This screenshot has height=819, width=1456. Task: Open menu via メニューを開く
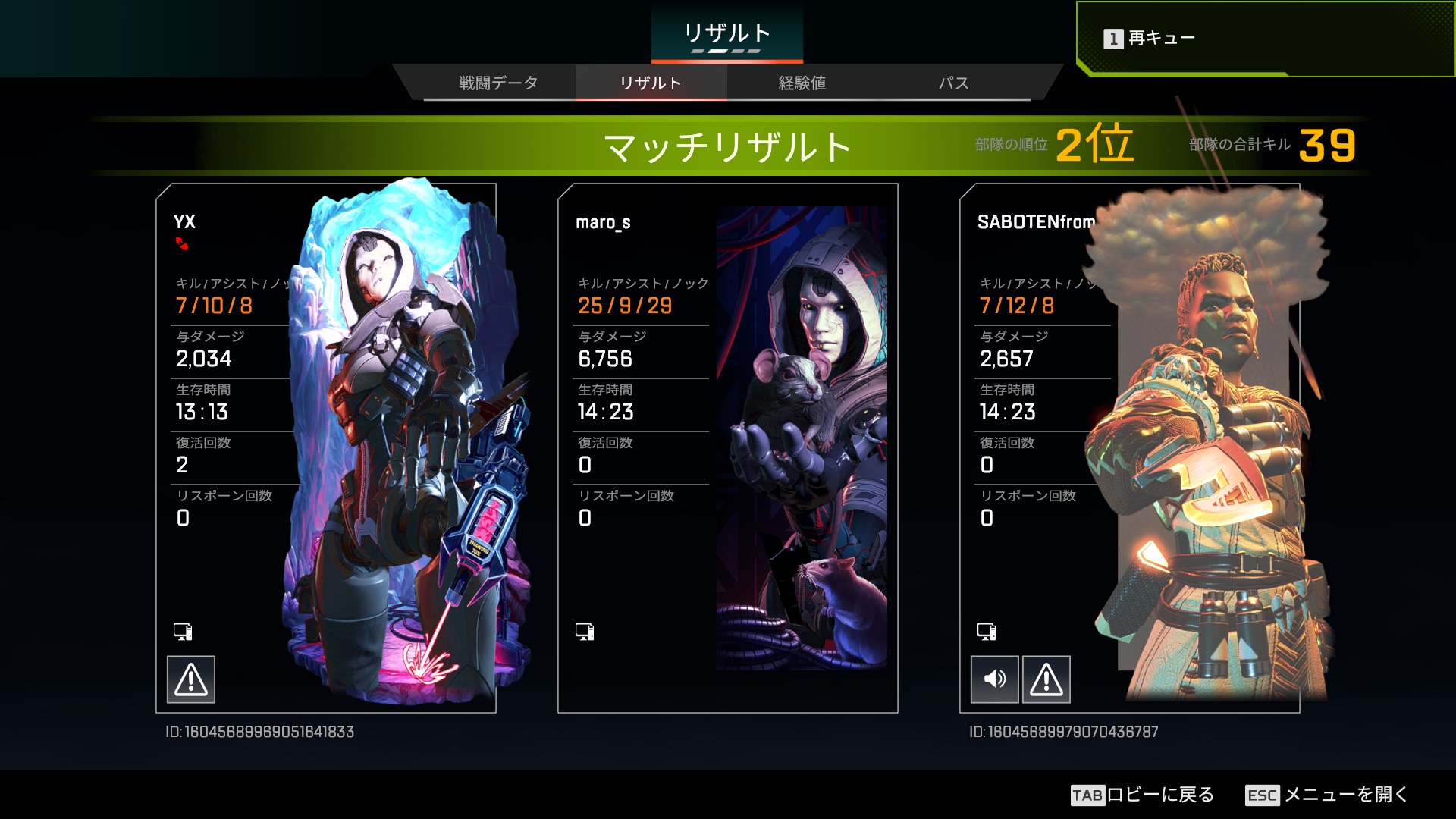(x=1327, y=795)
